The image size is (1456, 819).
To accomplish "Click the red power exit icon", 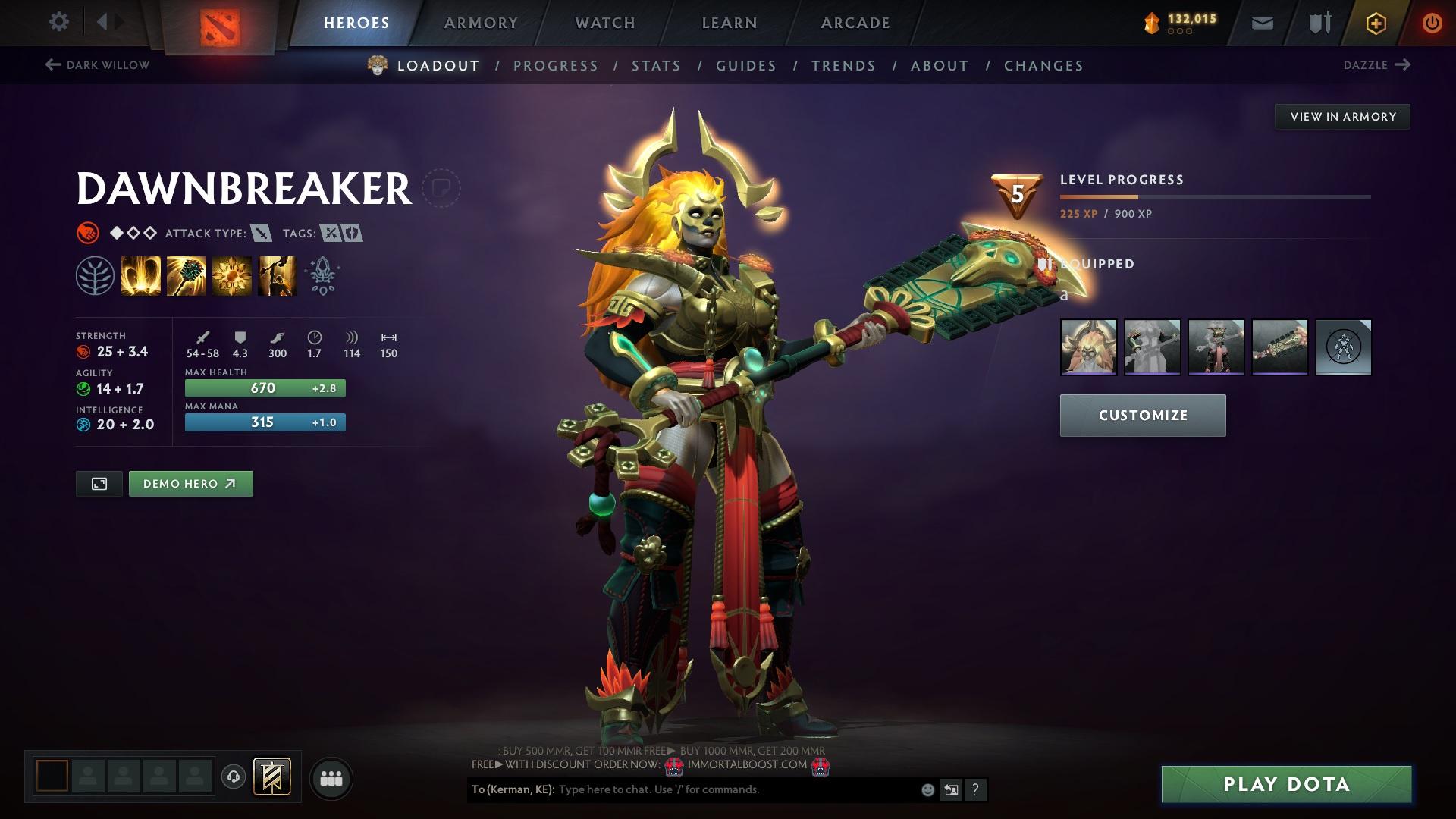I will pos(1432,22).
